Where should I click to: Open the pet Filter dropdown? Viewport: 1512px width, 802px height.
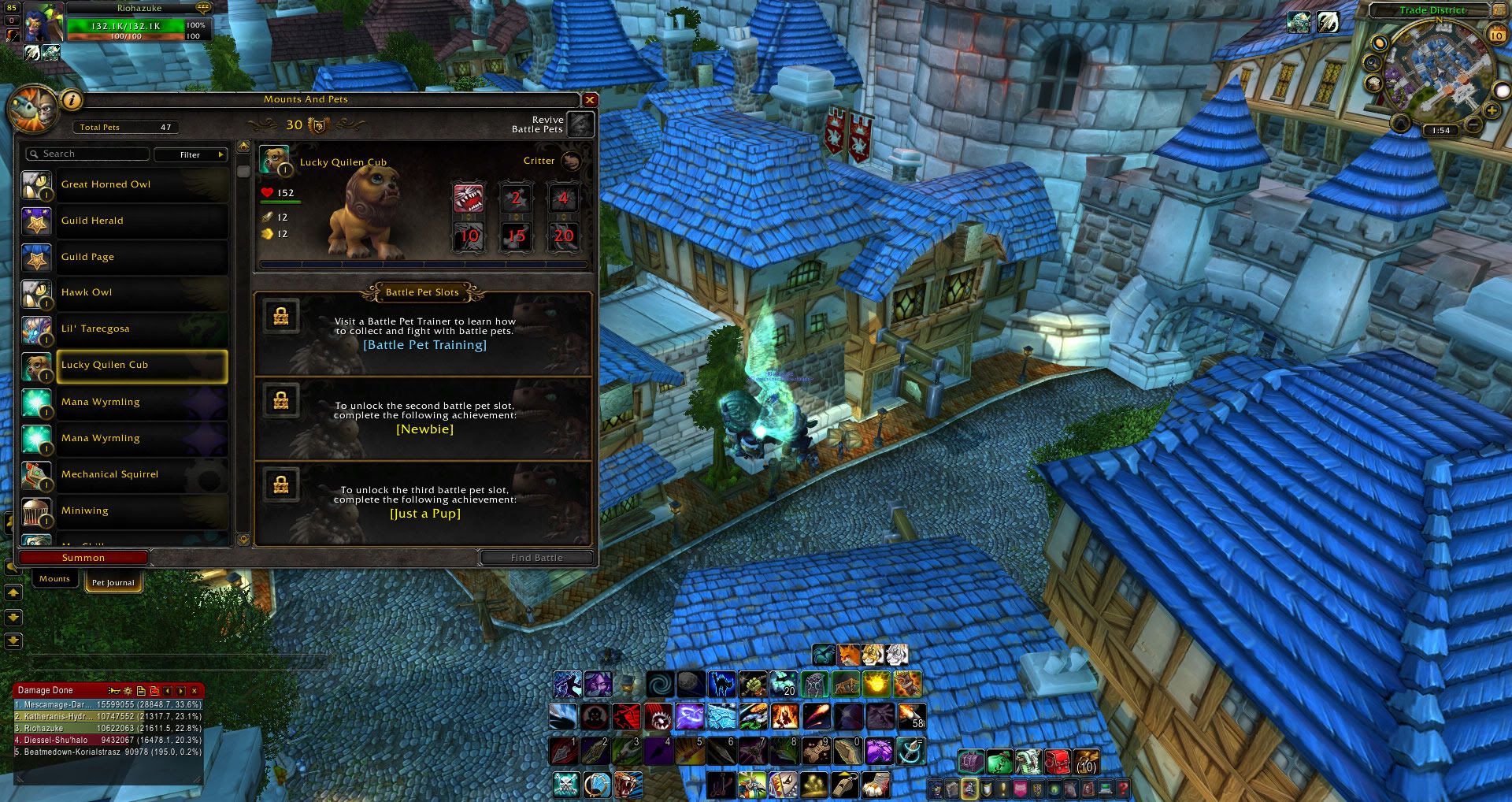[x=191, y=154]
